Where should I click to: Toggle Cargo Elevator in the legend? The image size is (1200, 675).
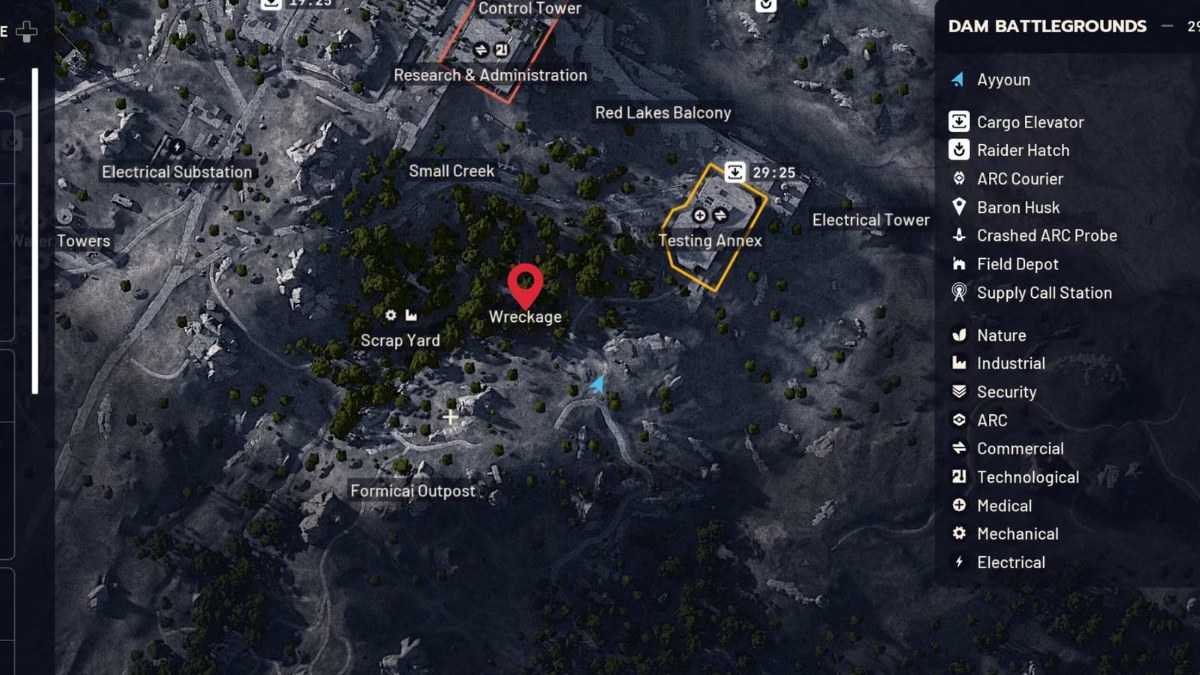click(1030, 122)
